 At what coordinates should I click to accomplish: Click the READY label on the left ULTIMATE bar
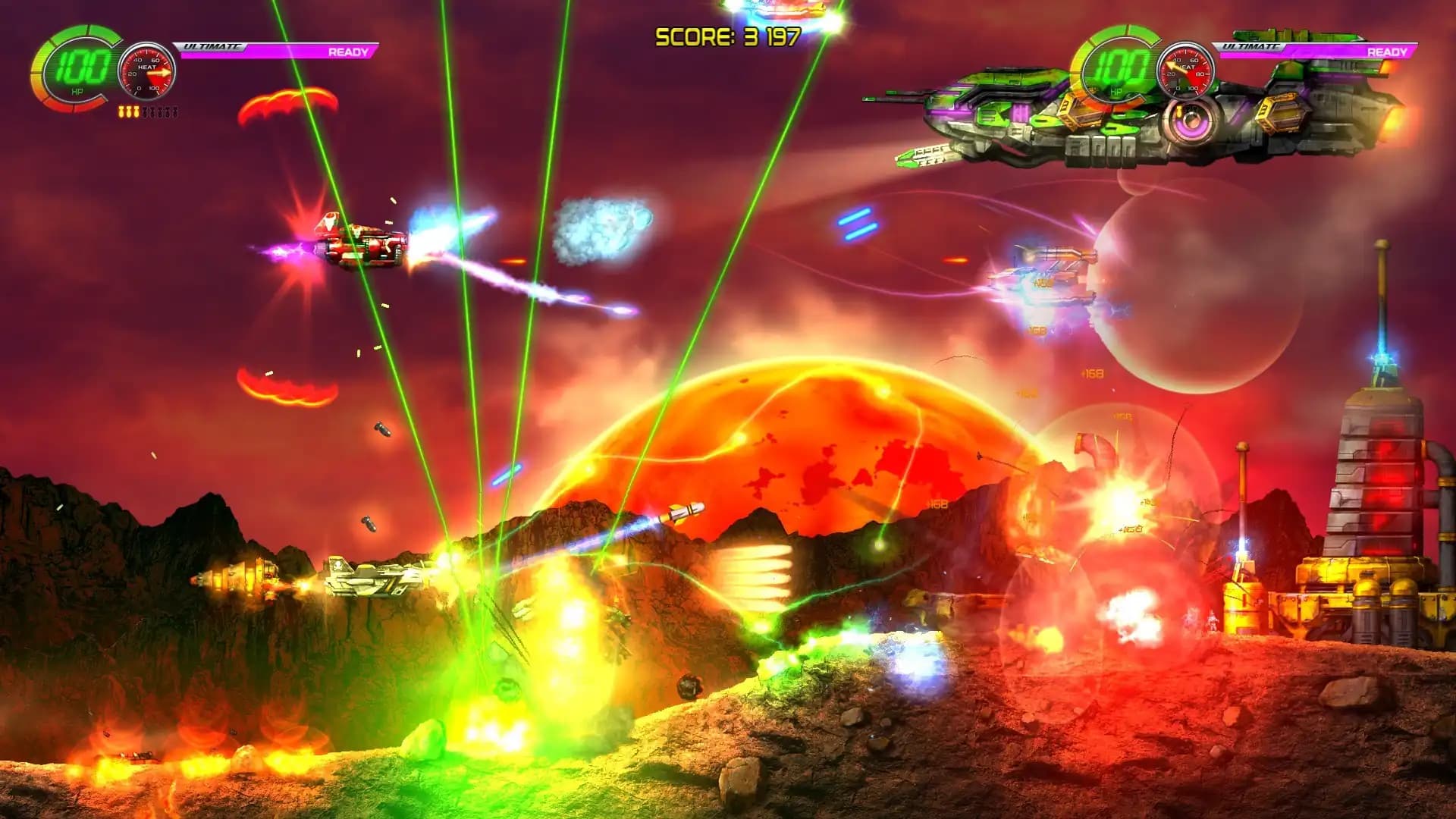click(350, 52)
